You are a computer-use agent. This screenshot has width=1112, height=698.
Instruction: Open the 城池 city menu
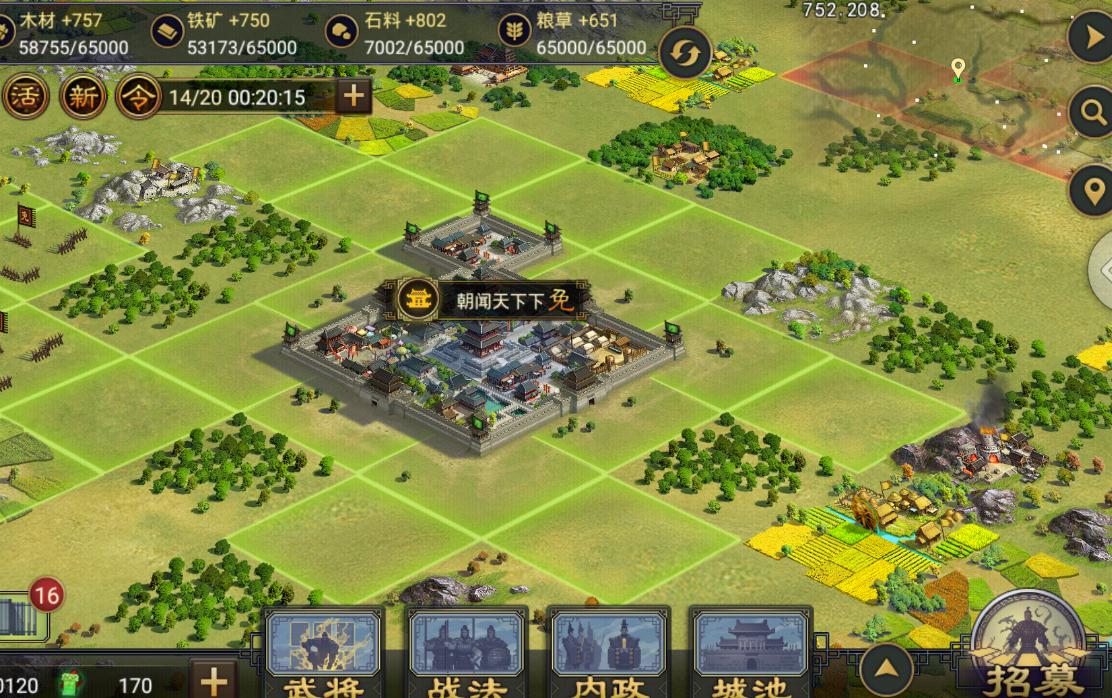click(751, 652)
